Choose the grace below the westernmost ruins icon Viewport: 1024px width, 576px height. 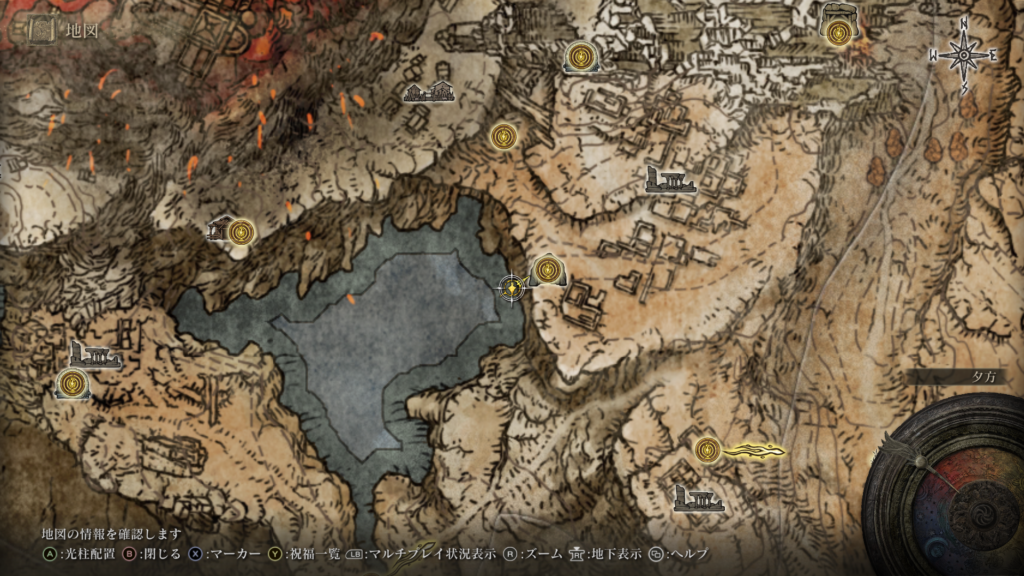72,382
